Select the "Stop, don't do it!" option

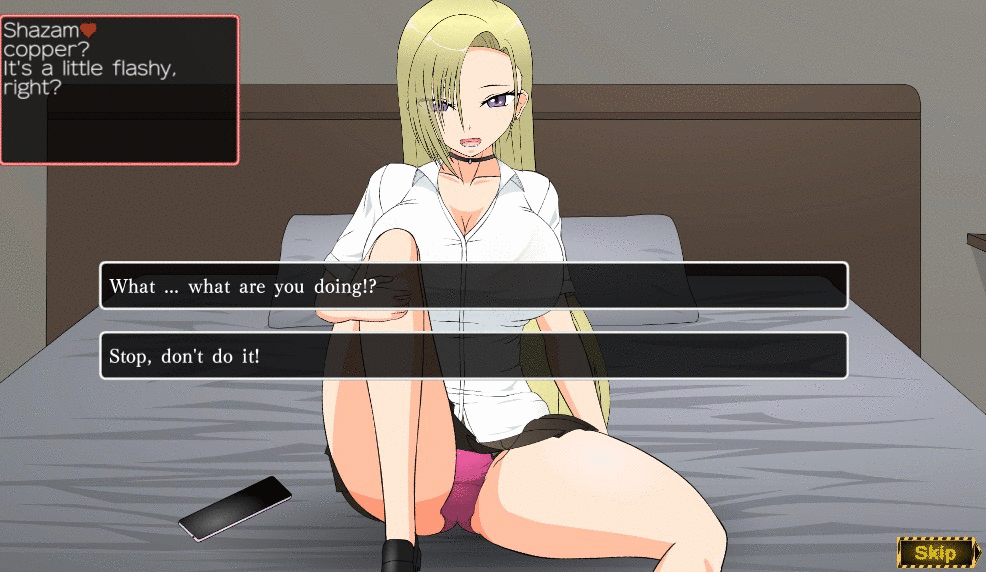click(473, 356)
